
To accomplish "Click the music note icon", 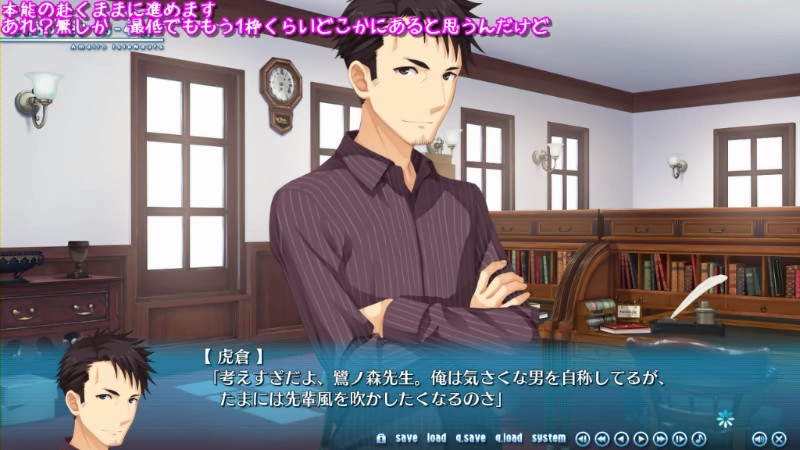I will (x=698, y=438).
